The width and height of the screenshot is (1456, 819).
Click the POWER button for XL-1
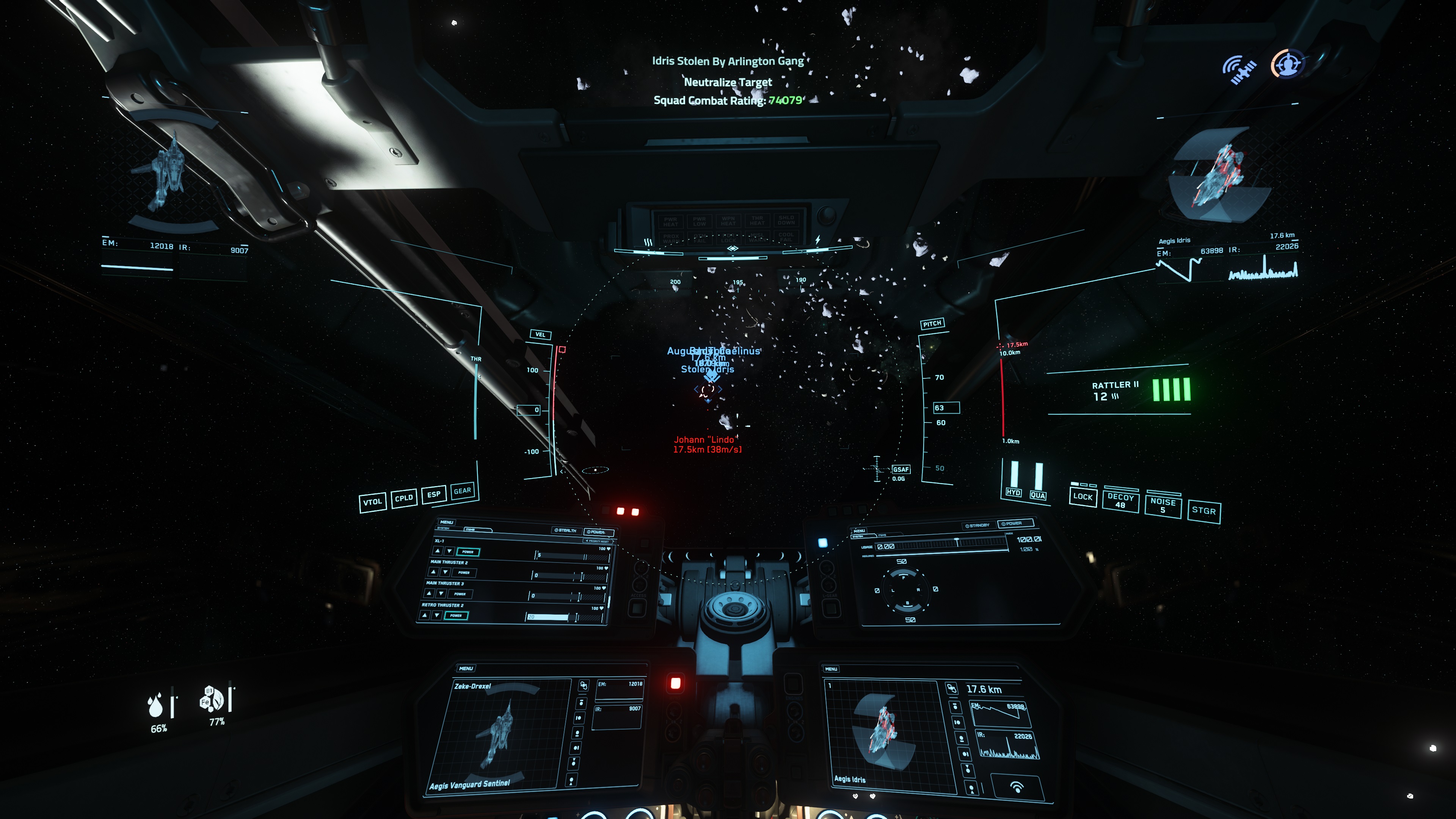tap(468, 552)
